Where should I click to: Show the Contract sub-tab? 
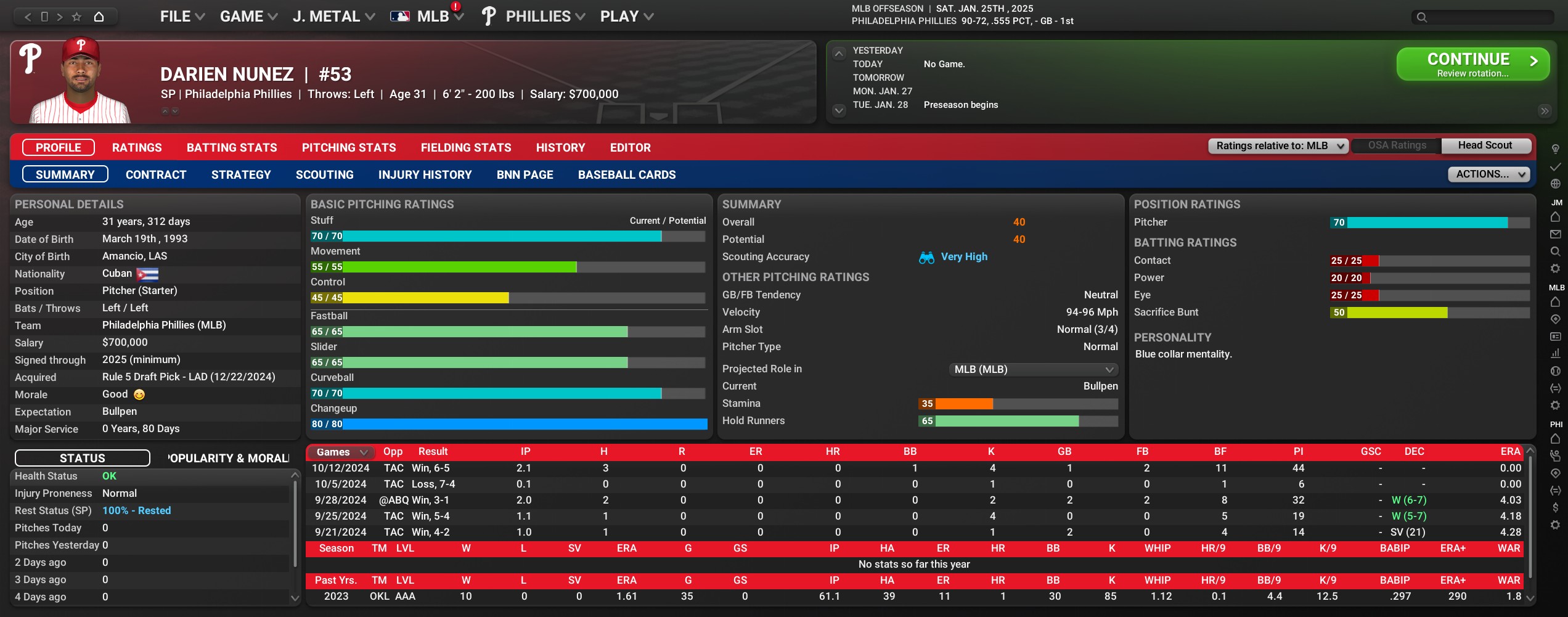coord(156,175)
